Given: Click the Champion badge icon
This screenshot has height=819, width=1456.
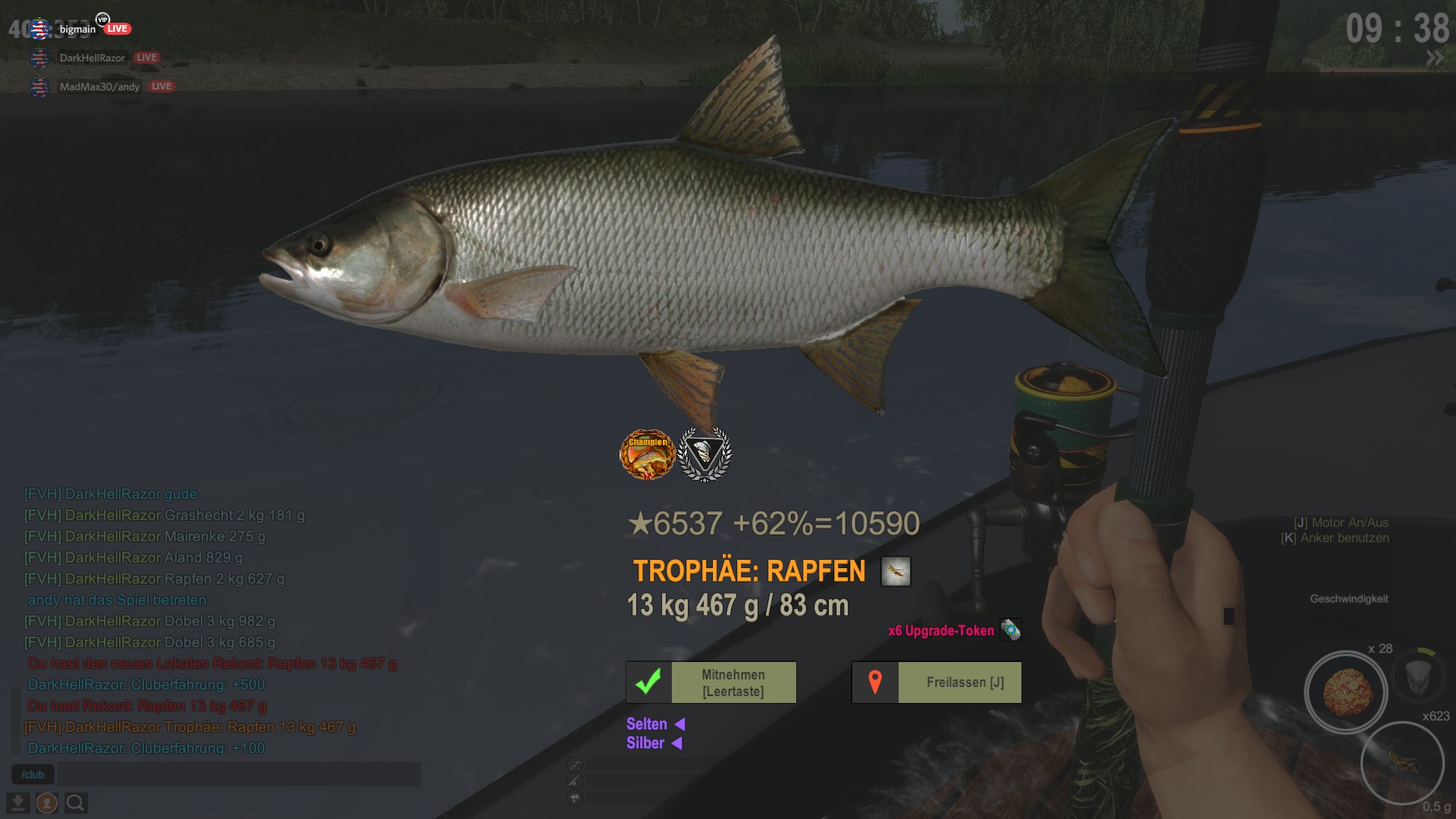Looking at the screenshot, I should coord(648,454).
